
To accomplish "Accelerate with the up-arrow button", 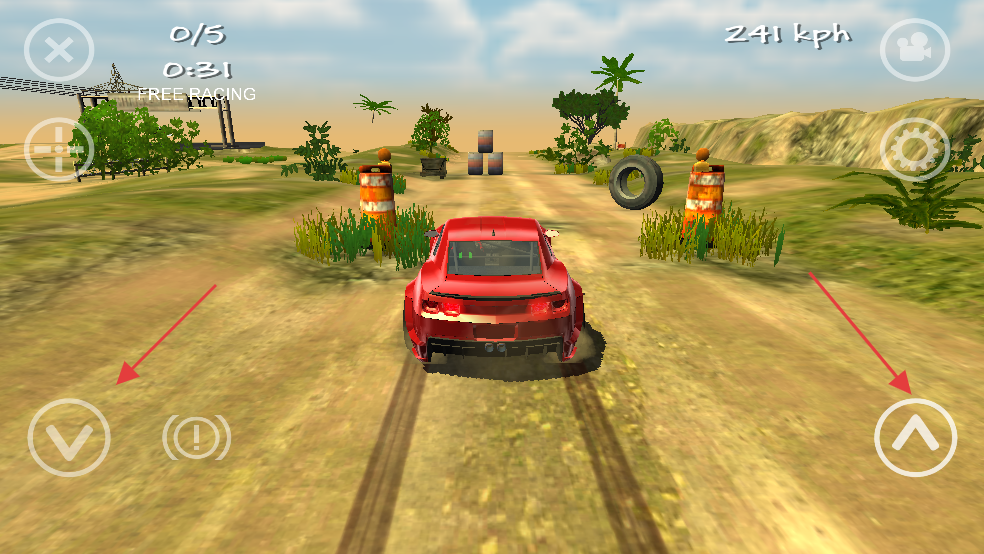I will pyautogui.click(x=915, y=437).
